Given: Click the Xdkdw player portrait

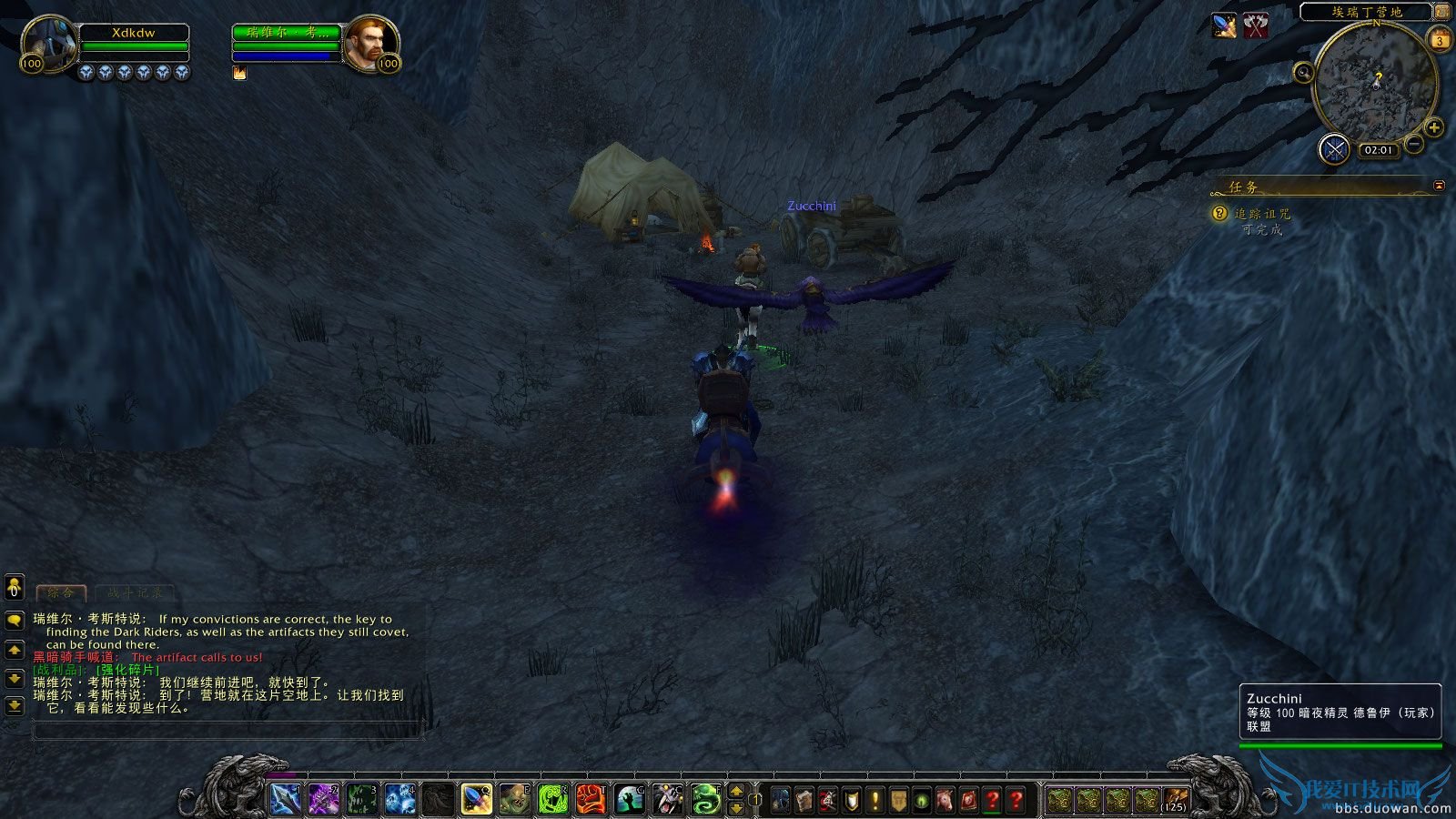Looking at the screenshot, I should [50, 41].
